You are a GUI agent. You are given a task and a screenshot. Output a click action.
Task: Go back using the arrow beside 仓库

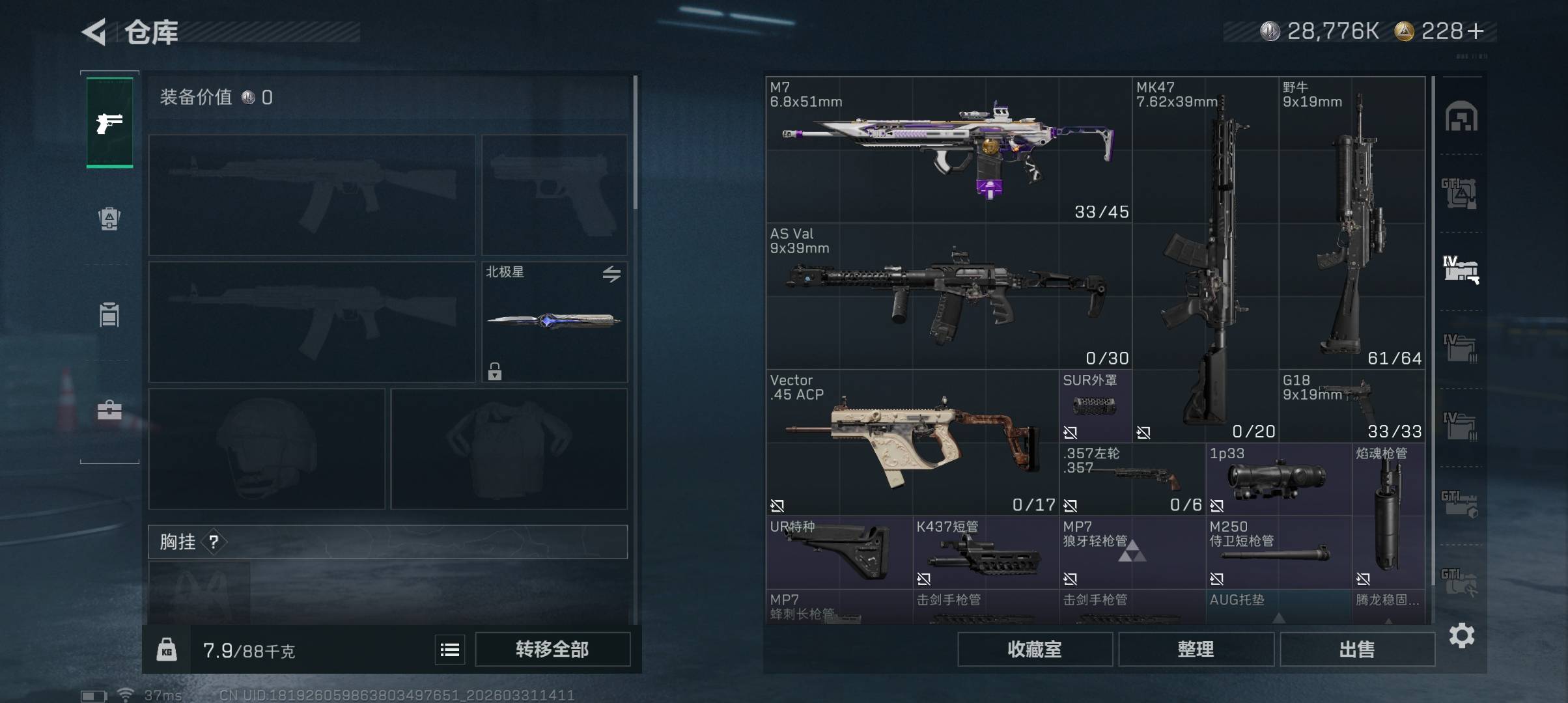pyautogui.click(x=94, y=32)
